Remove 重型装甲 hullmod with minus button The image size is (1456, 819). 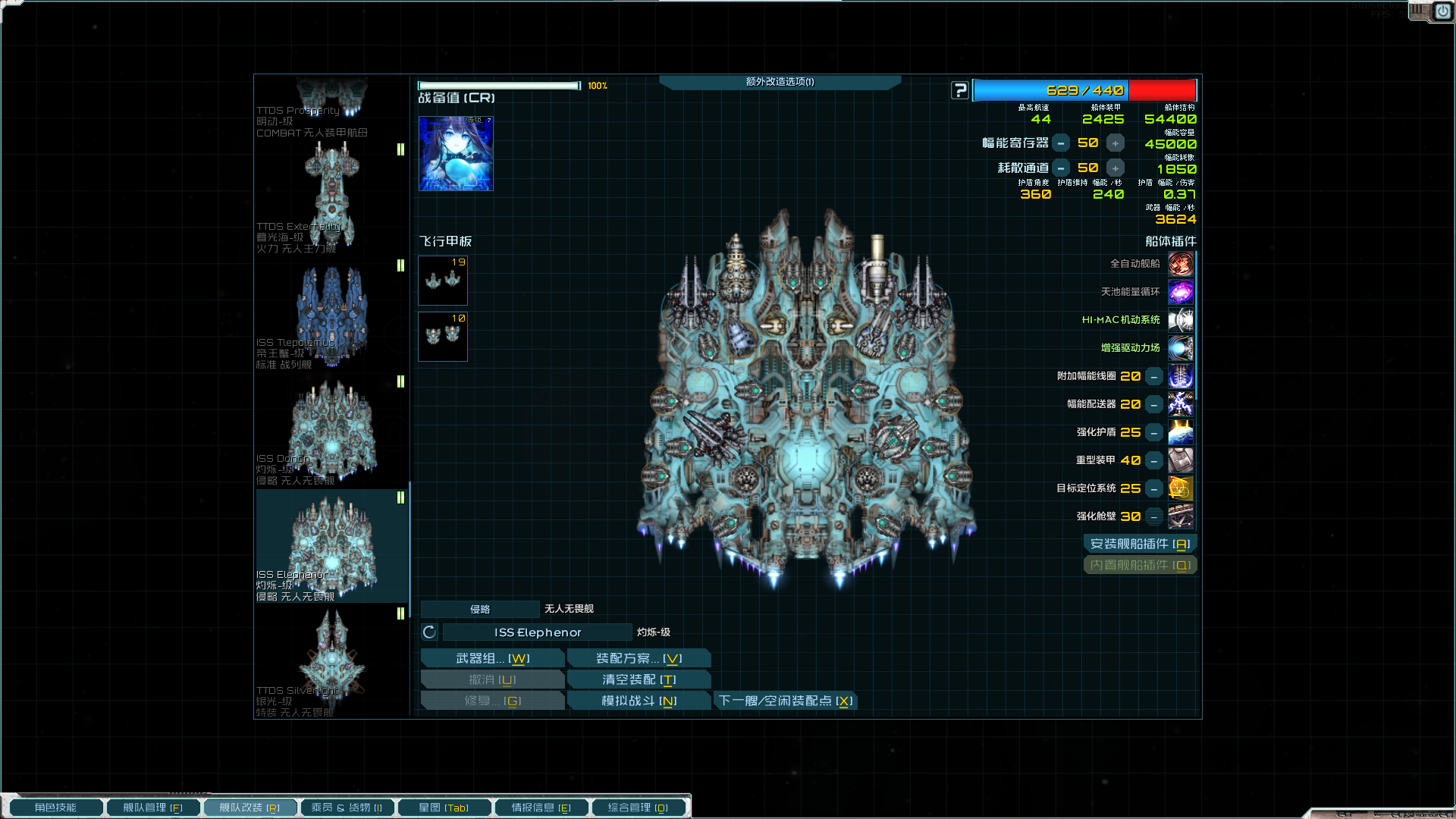(x=1153, y=460)
